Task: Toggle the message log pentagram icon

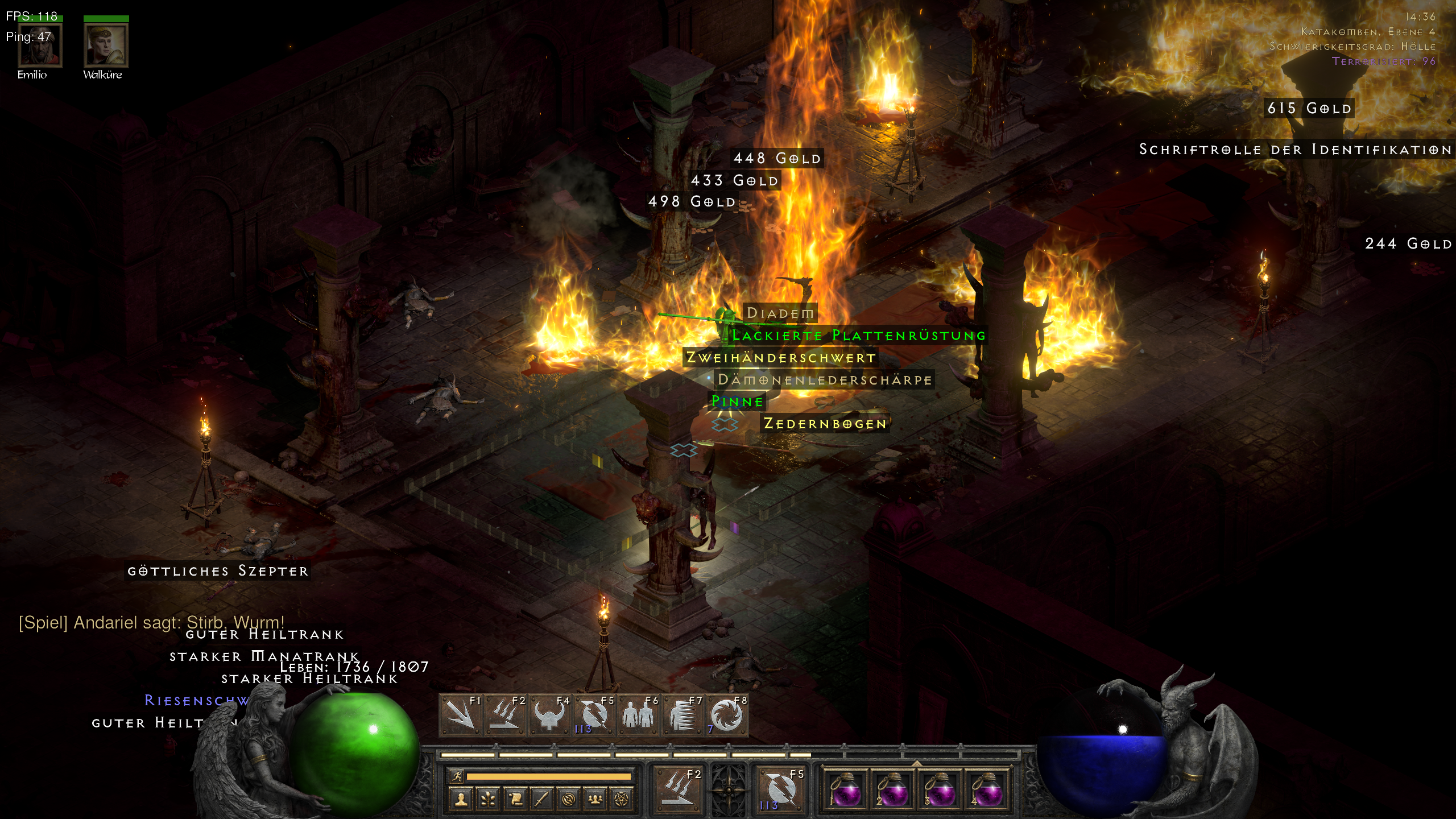Action: point(623,799)
